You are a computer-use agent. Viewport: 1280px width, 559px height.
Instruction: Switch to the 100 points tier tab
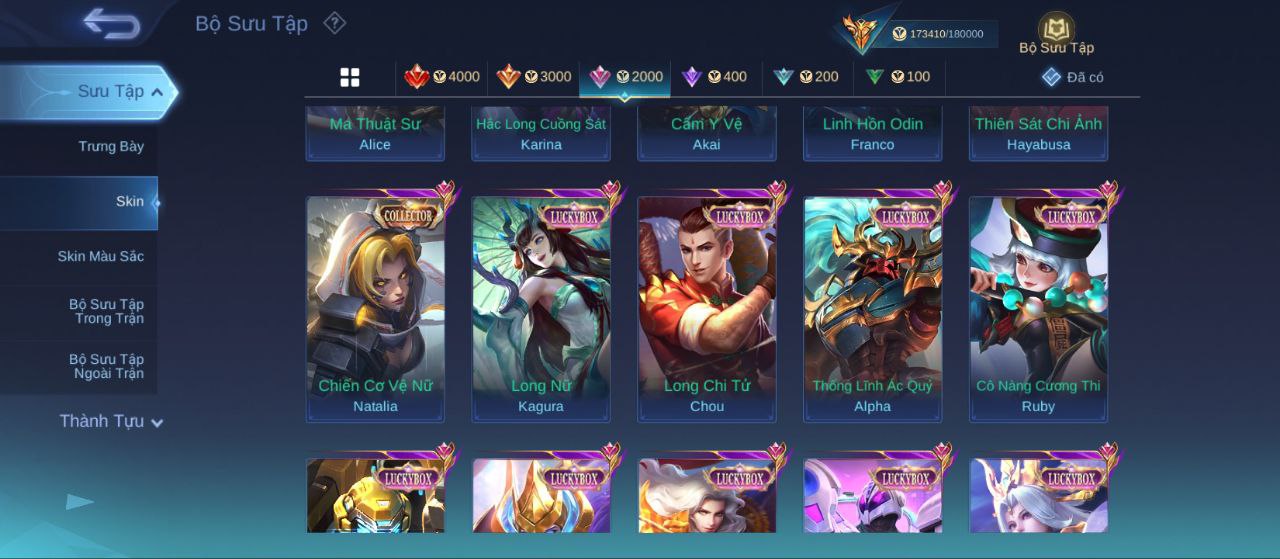tap(898, 77)
